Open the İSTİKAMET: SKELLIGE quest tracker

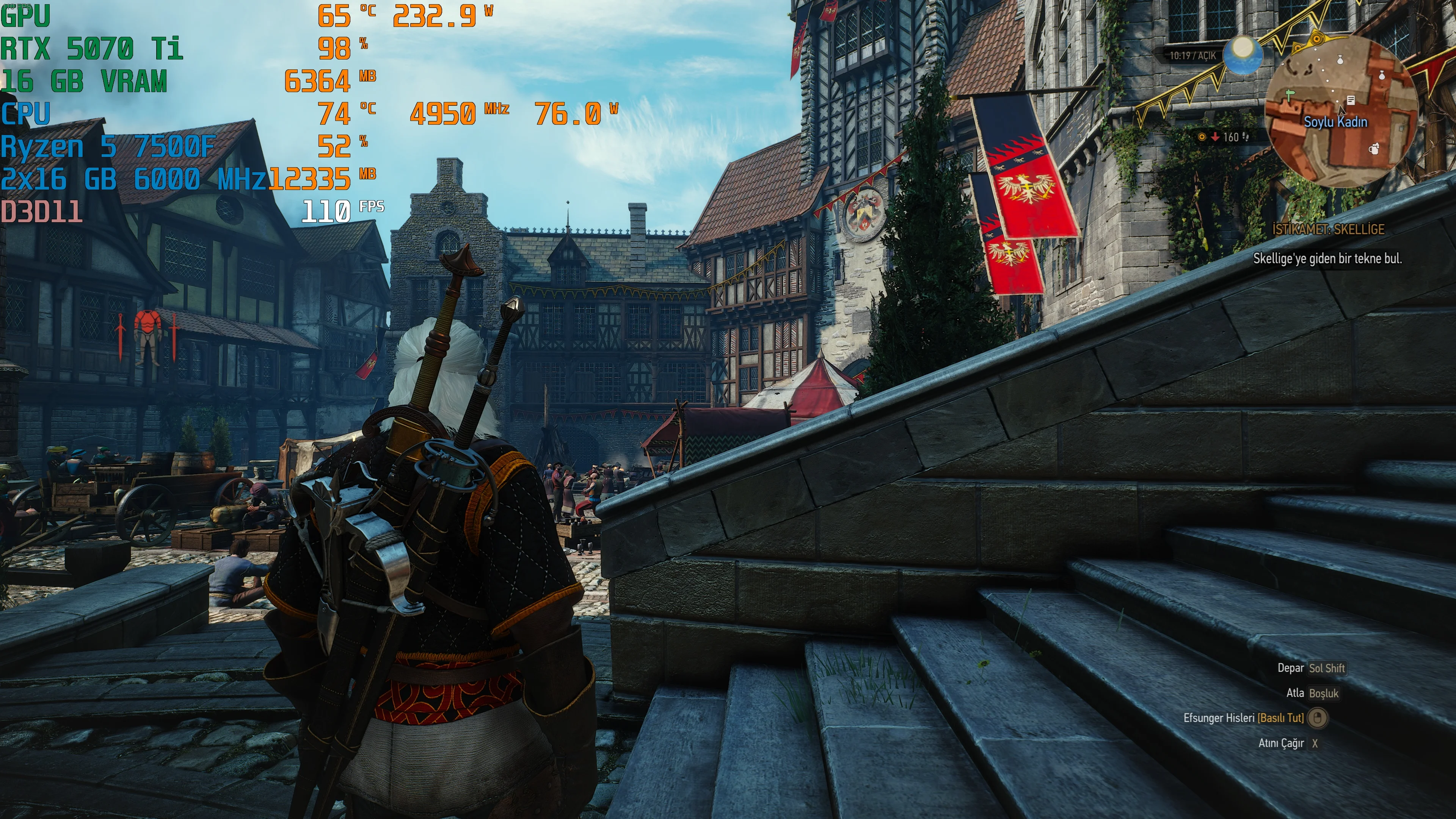(1328, 229)
